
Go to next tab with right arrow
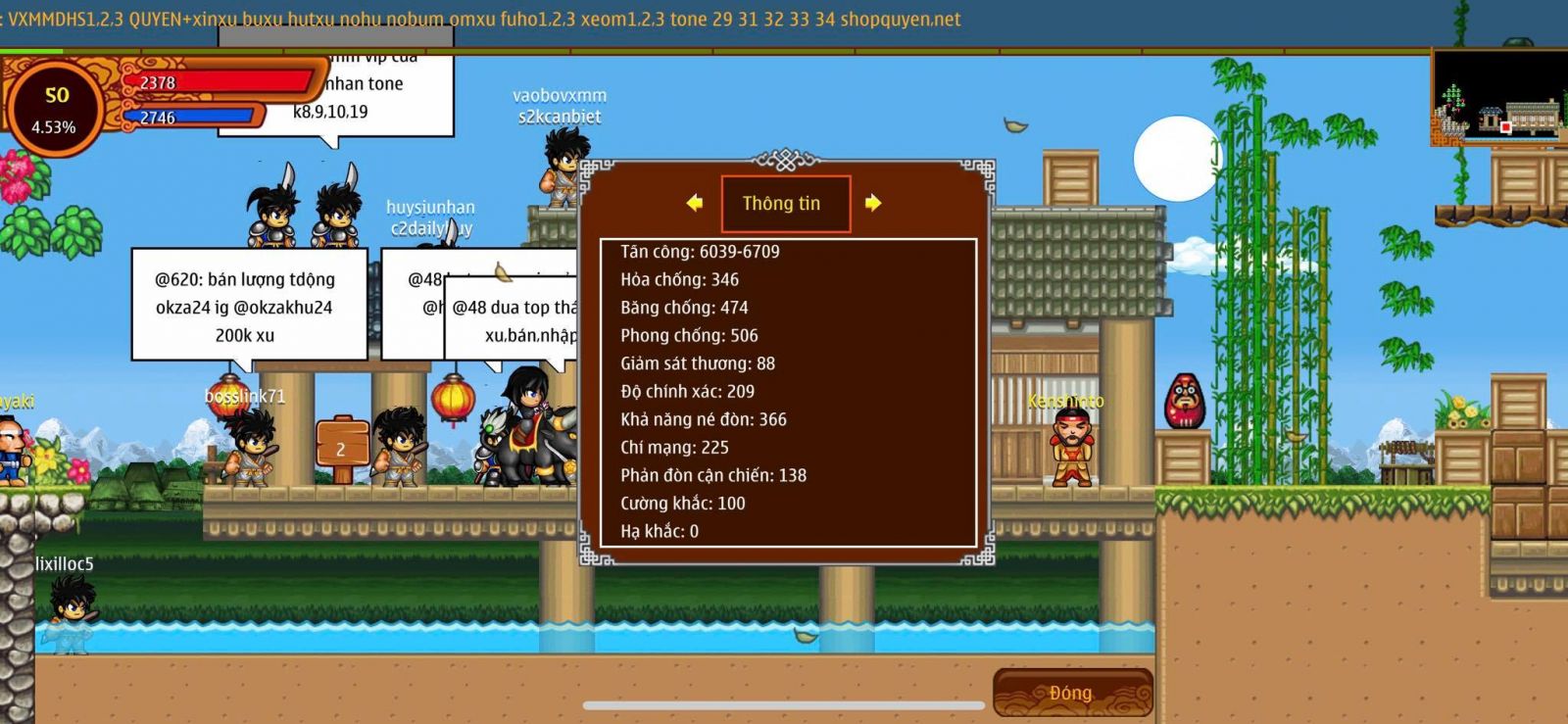pyautogui.click(x=873, y=203)
